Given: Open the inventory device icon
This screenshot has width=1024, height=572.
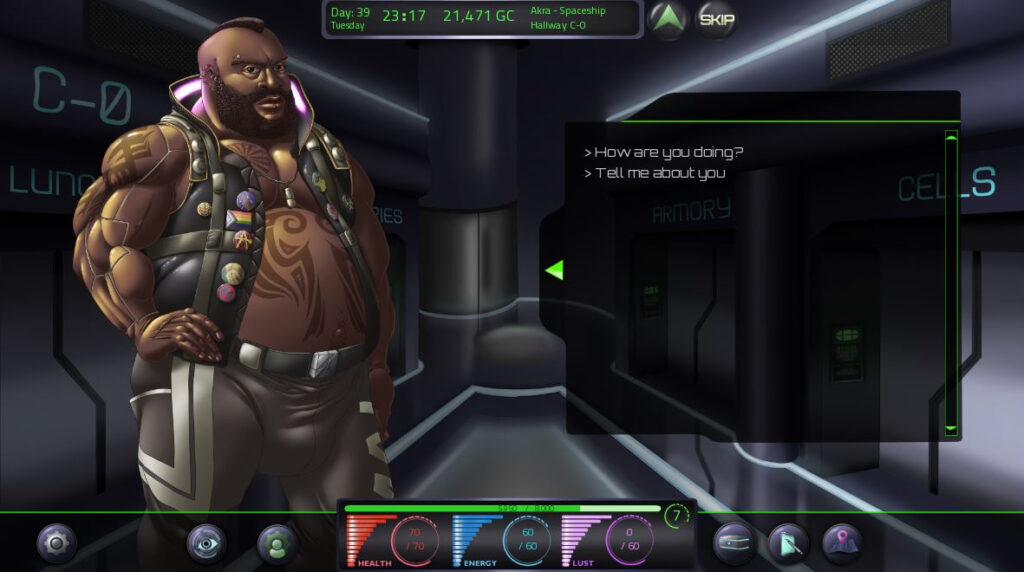Looking at the screenshot, I should click(734, 543).
